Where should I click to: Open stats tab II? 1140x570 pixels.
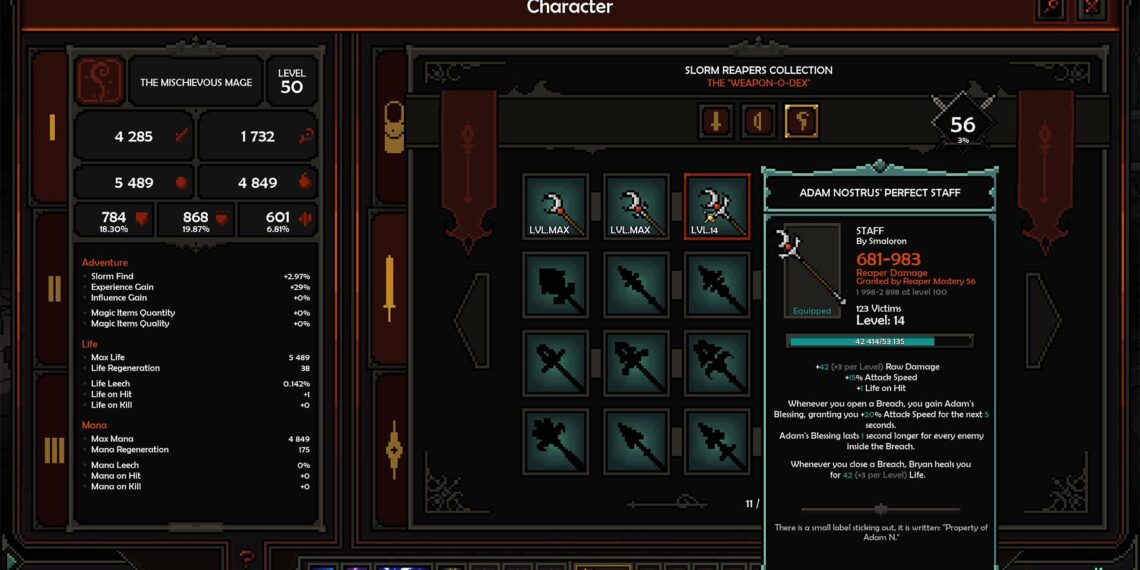tap(53, 288)
